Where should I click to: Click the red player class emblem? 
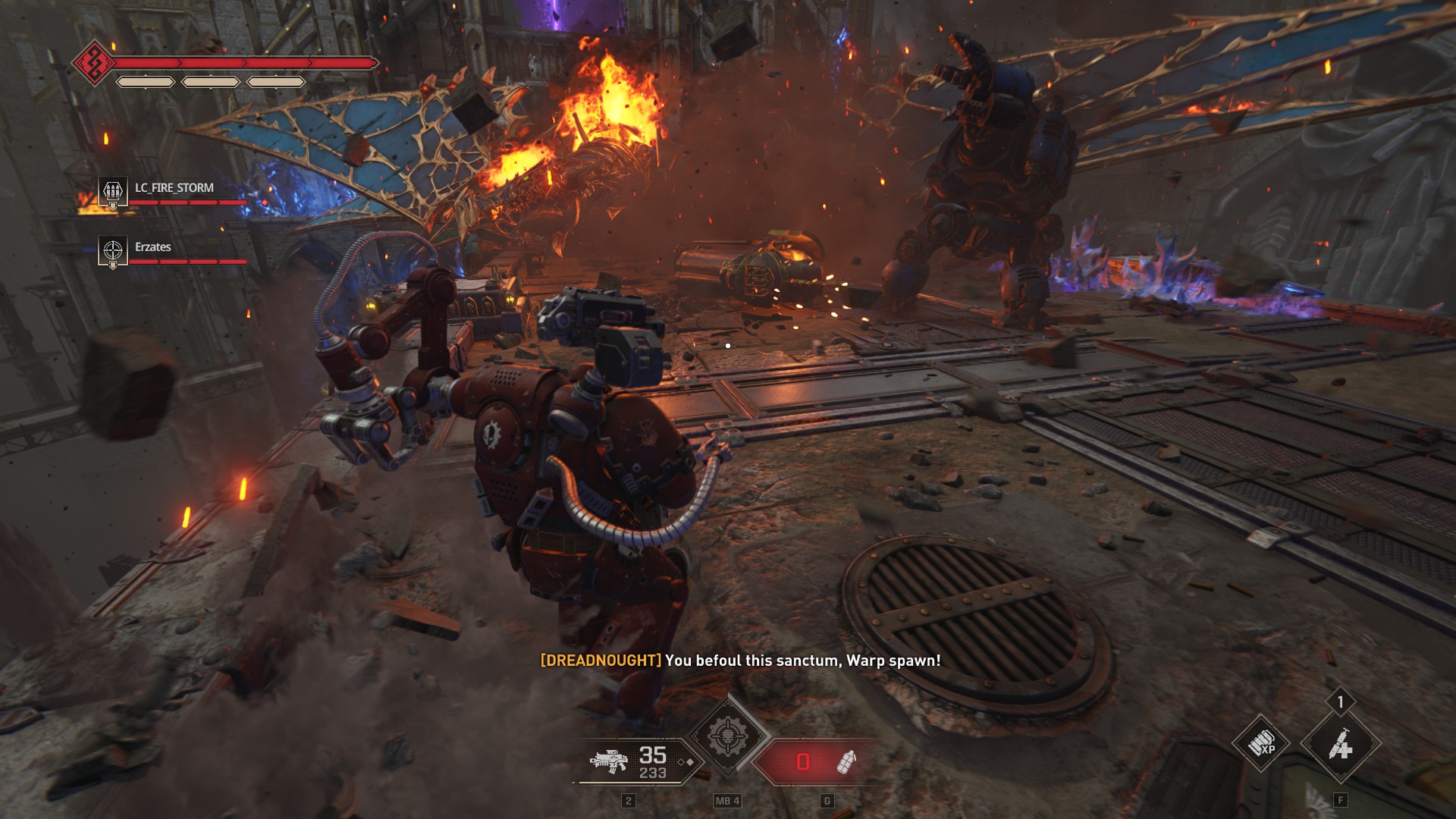click(x=94, y=63)
